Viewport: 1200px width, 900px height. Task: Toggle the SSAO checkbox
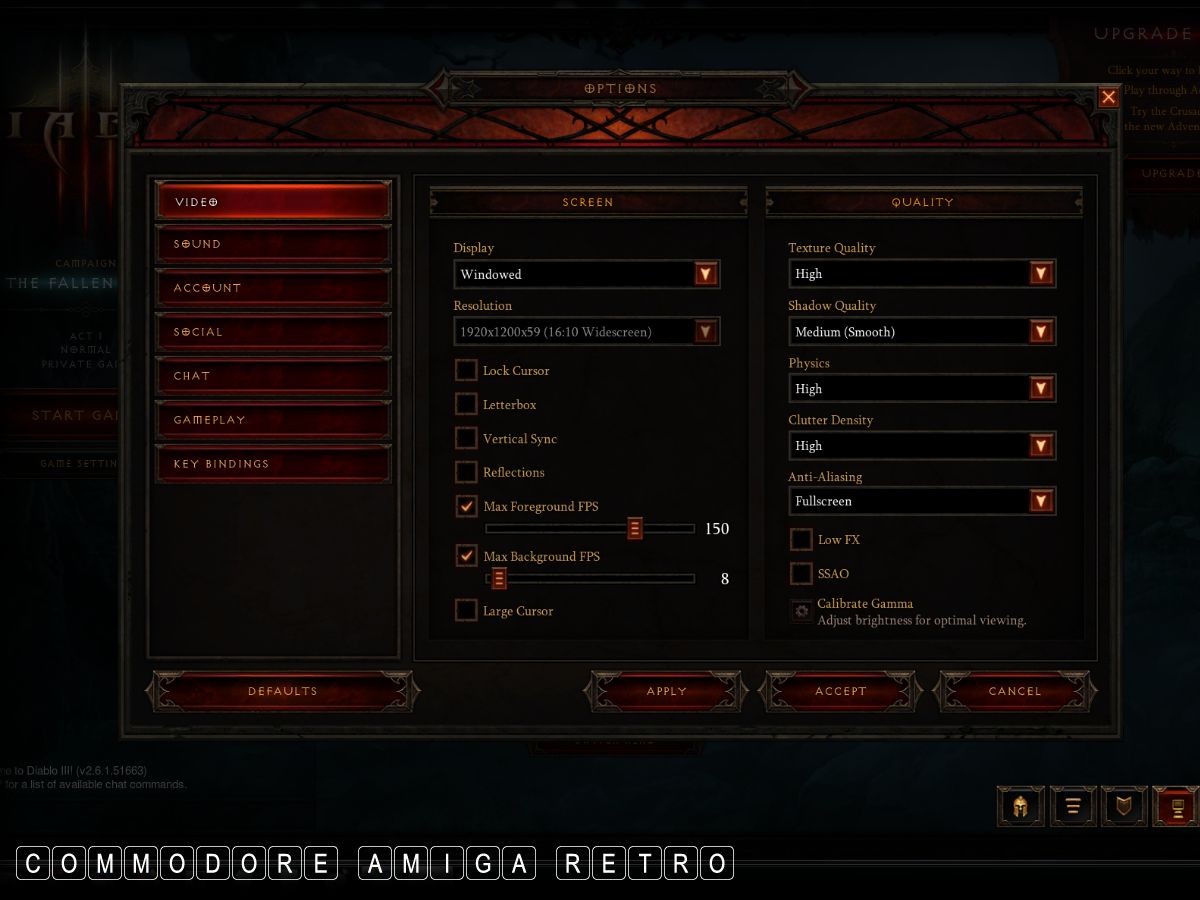(x=801, y=574)
